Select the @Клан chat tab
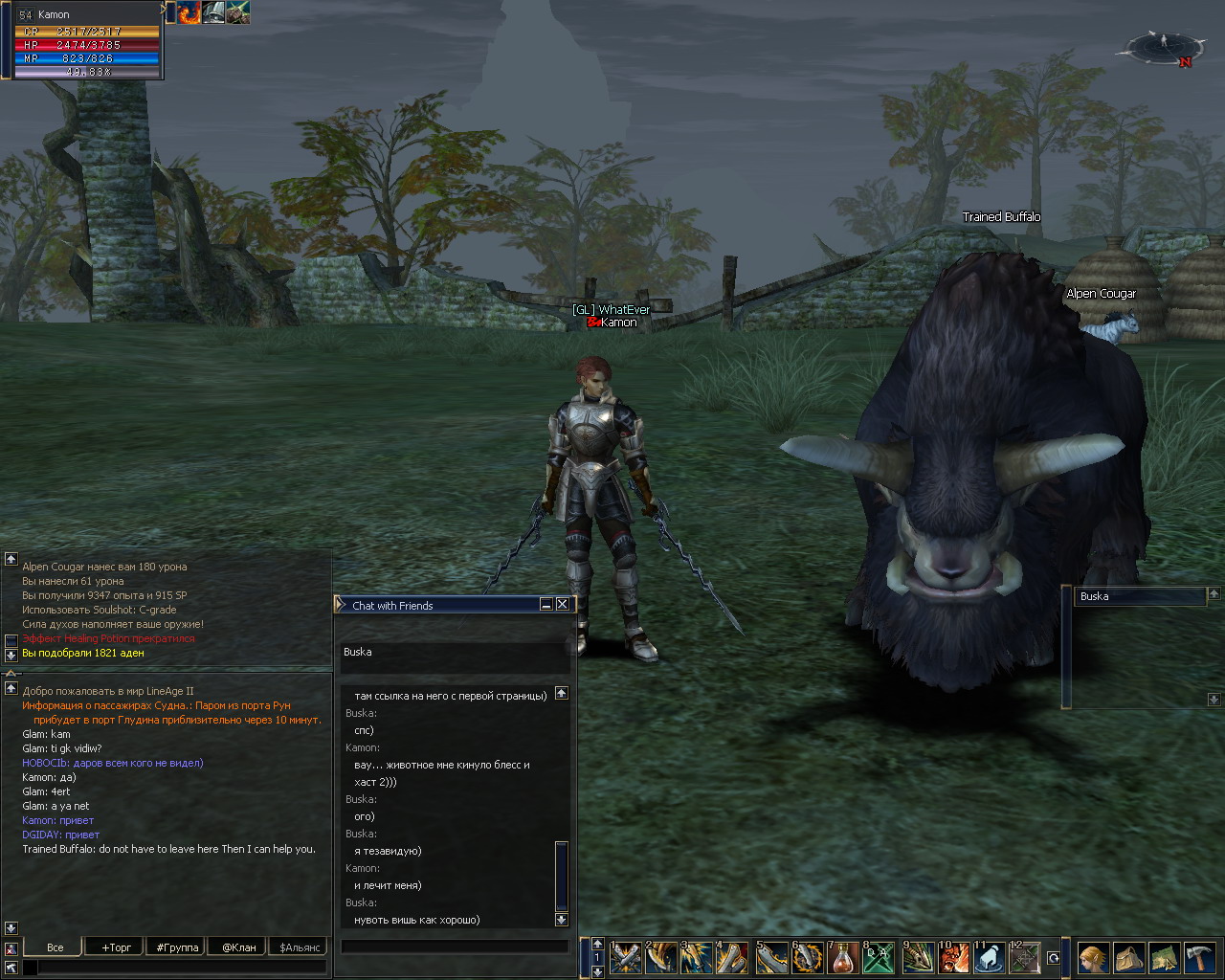This screenshot has width=1225, height=980. pyautogui.click(x=239, y=947)
